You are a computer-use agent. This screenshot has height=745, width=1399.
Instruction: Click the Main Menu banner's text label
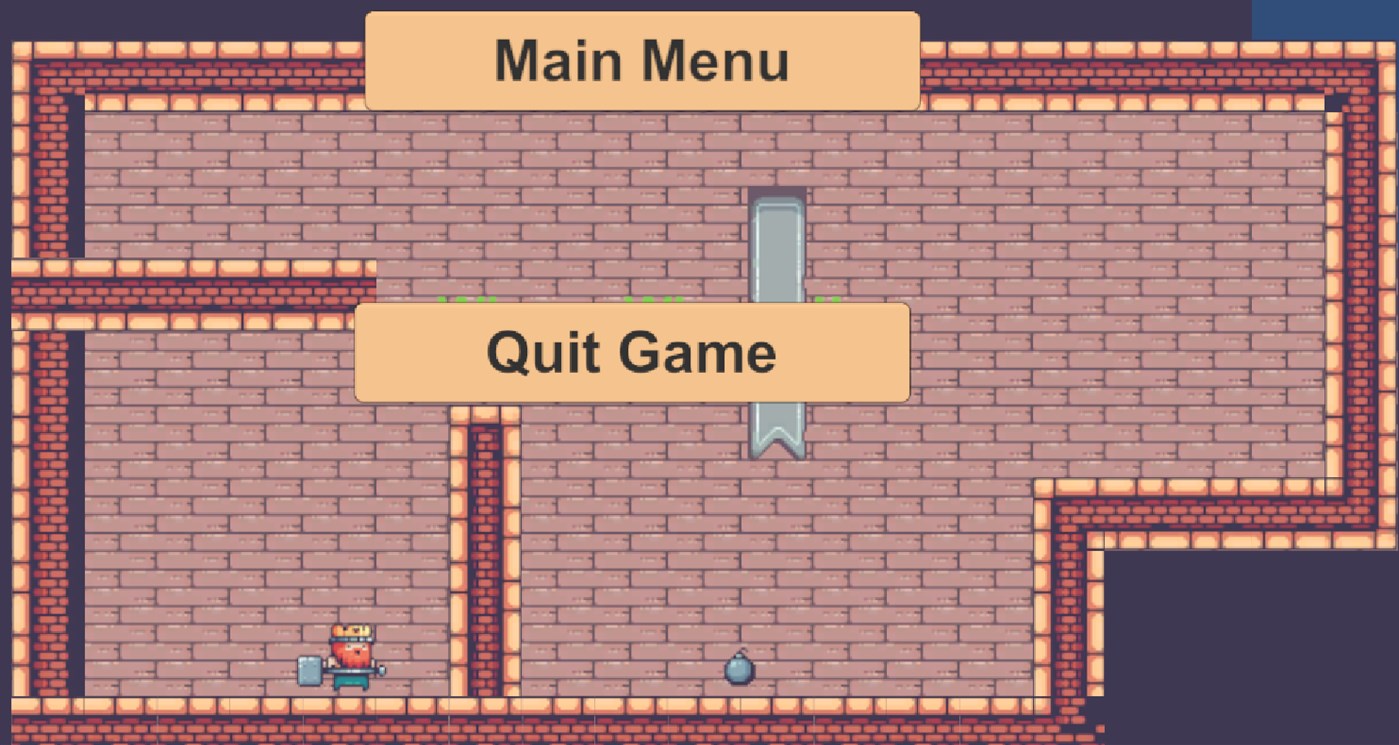[642, 60]
